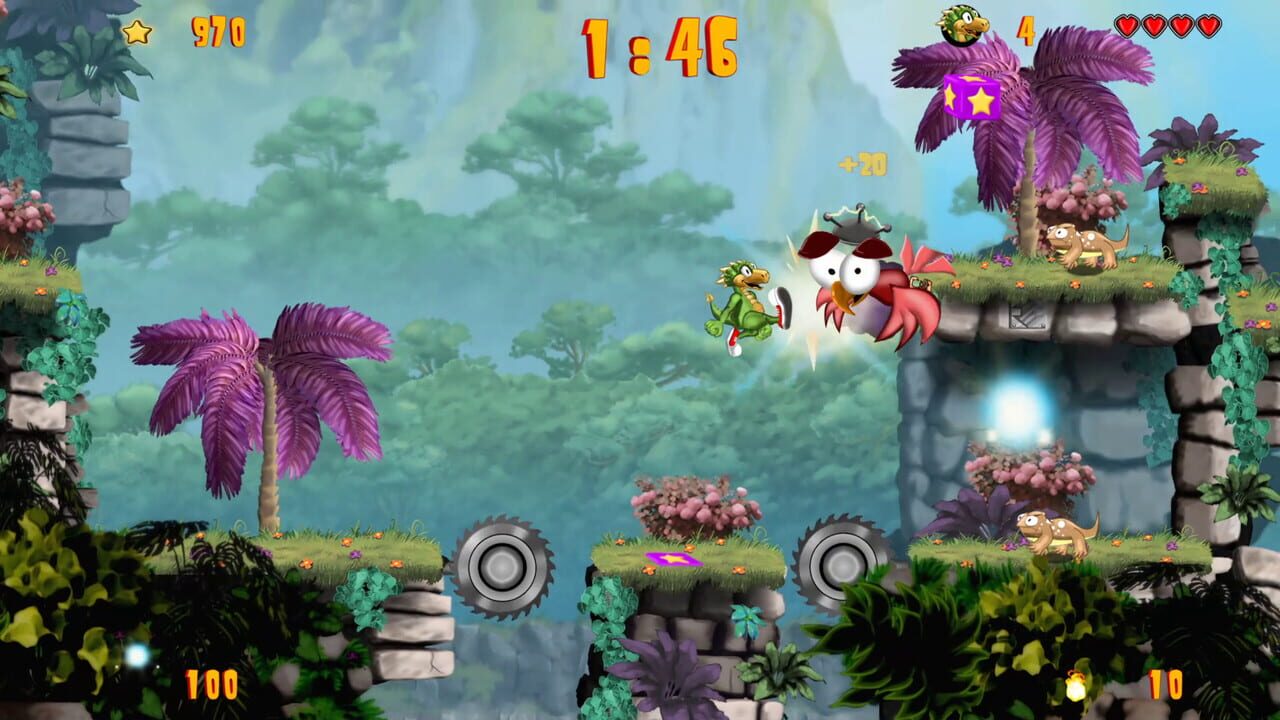1280x720 pixels.
Task: Click the last red heart in health bar
Action: [1208, 25]
